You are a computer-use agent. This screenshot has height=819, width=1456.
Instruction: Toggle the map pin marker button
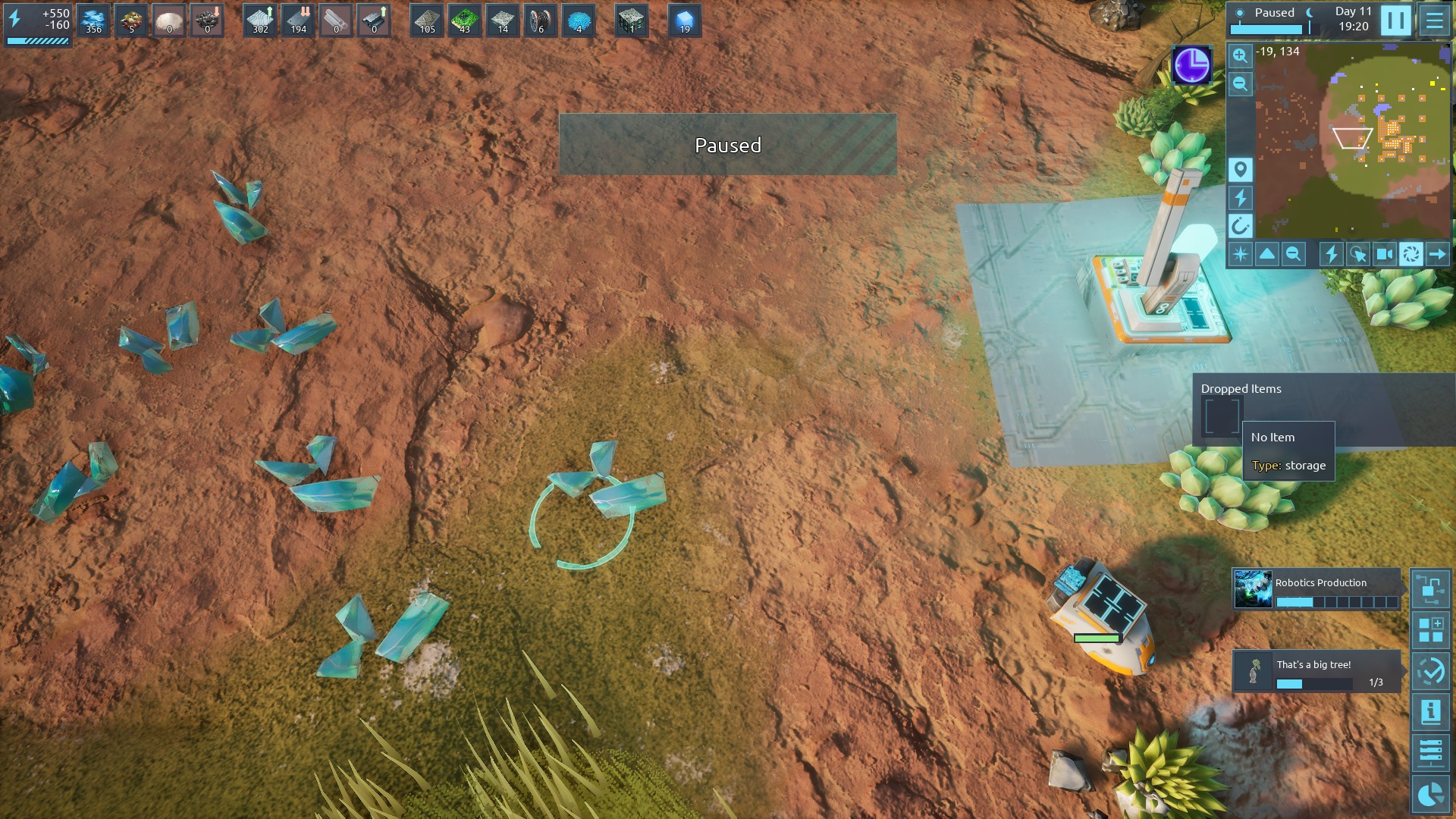pos(1240,169)
